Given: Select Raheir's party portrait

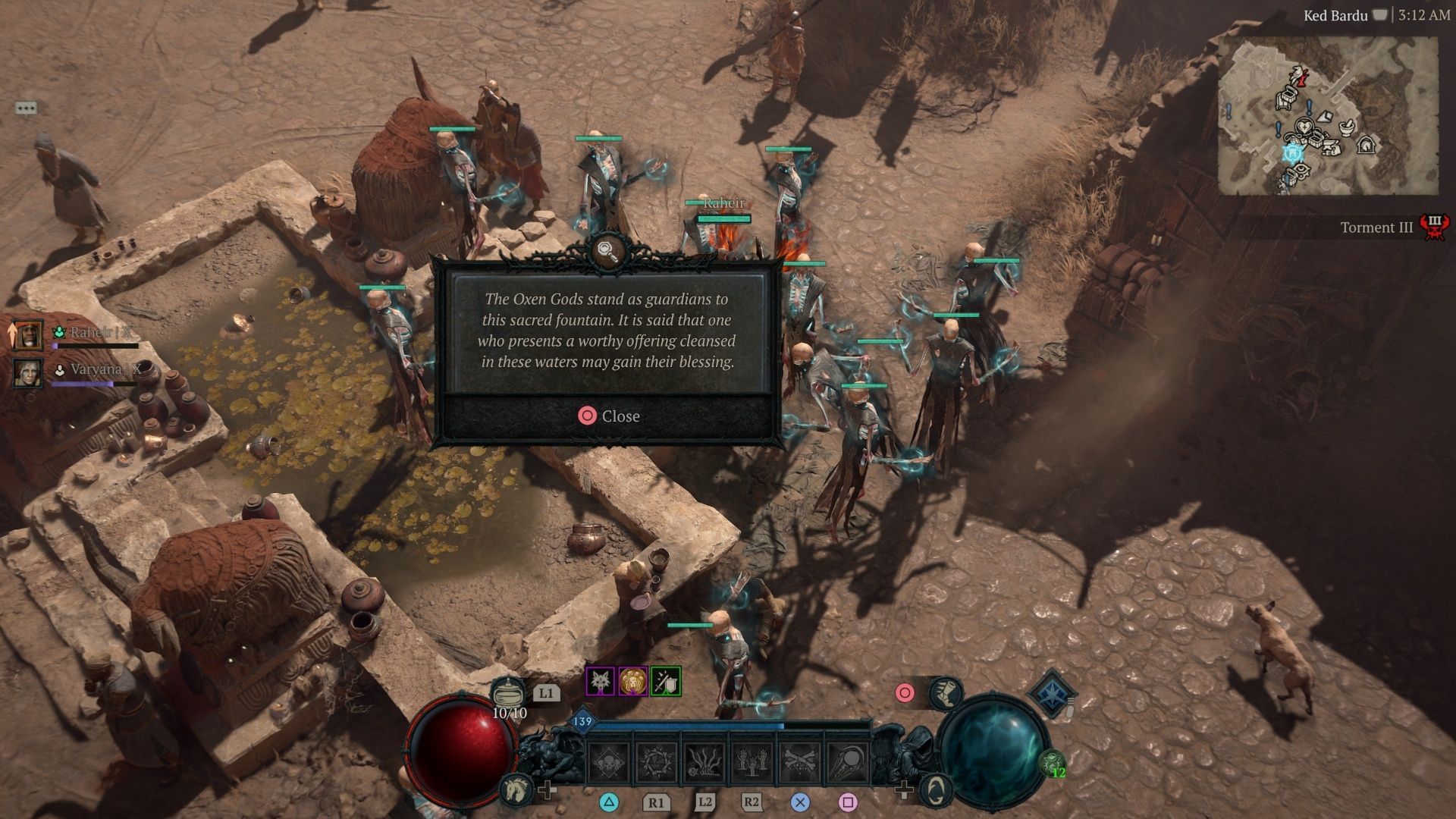Looking at the screenshot, I should 27,334.
